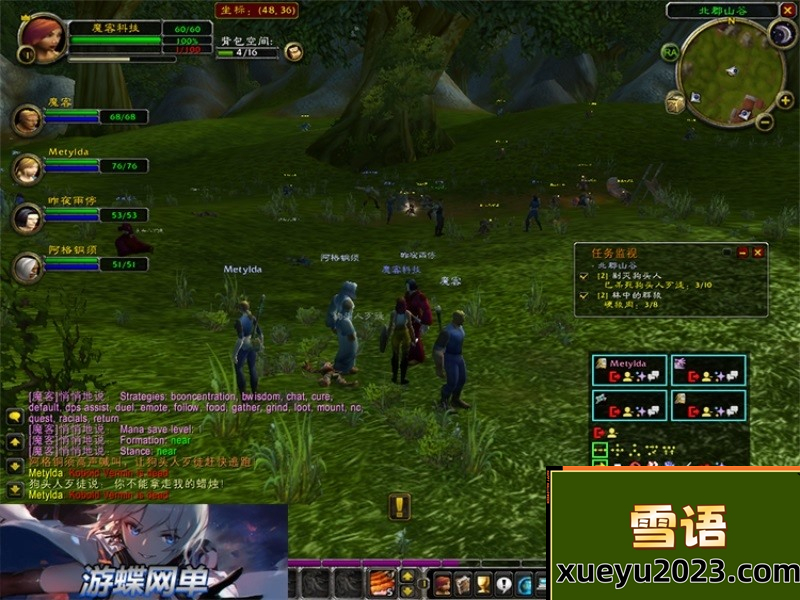Click the player character portrait

(41, 34)
